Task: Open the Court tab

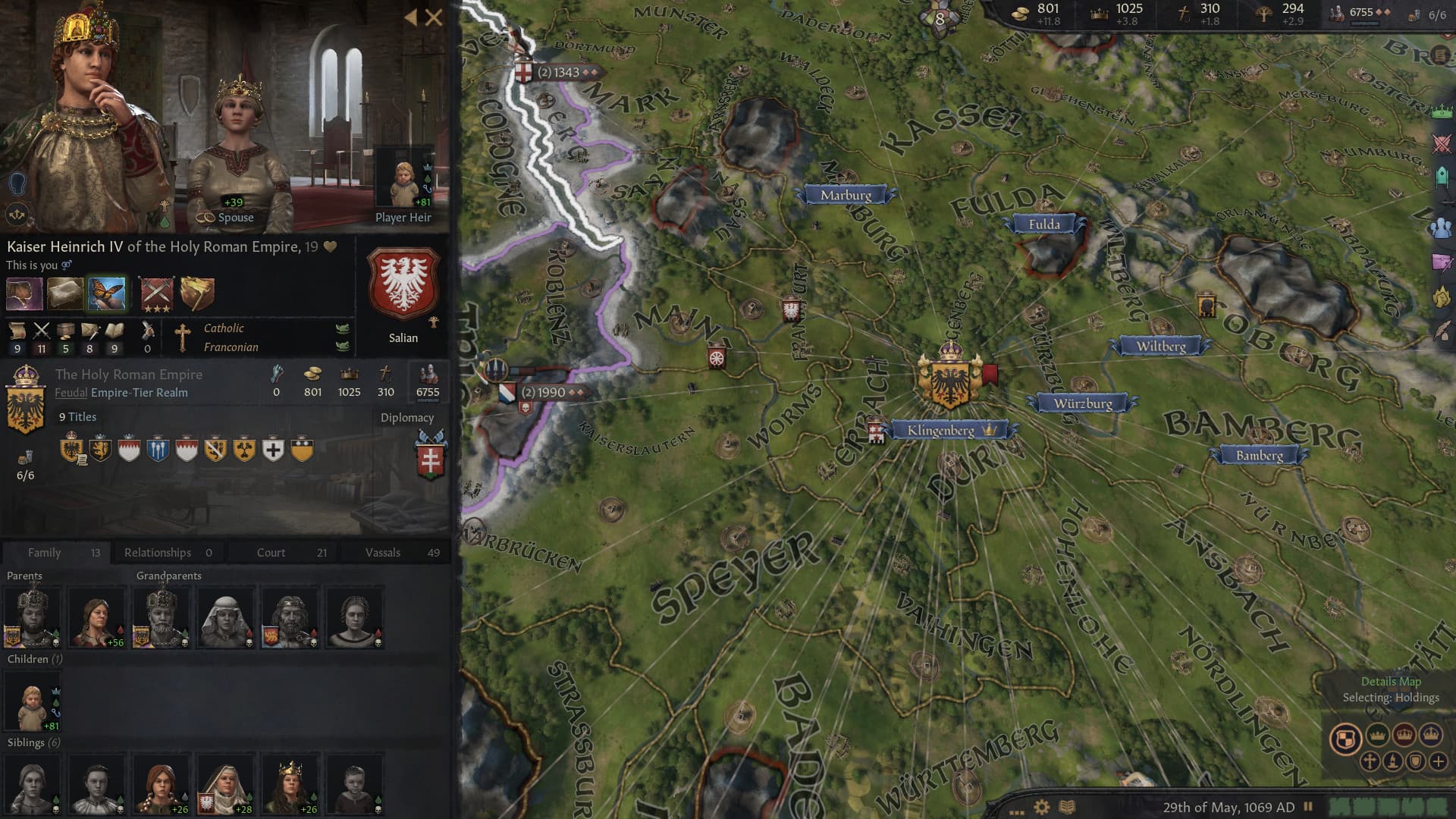Action: pyautogui.click(x=271, y=552)
